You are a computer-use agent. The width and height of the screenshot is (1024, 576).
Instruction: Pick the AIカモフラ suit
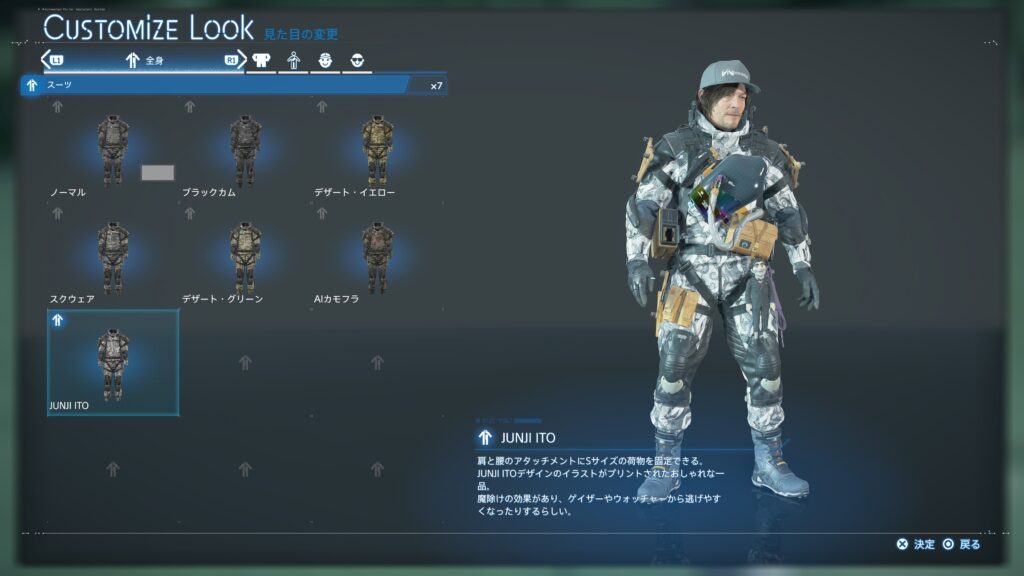coord(378,258)
